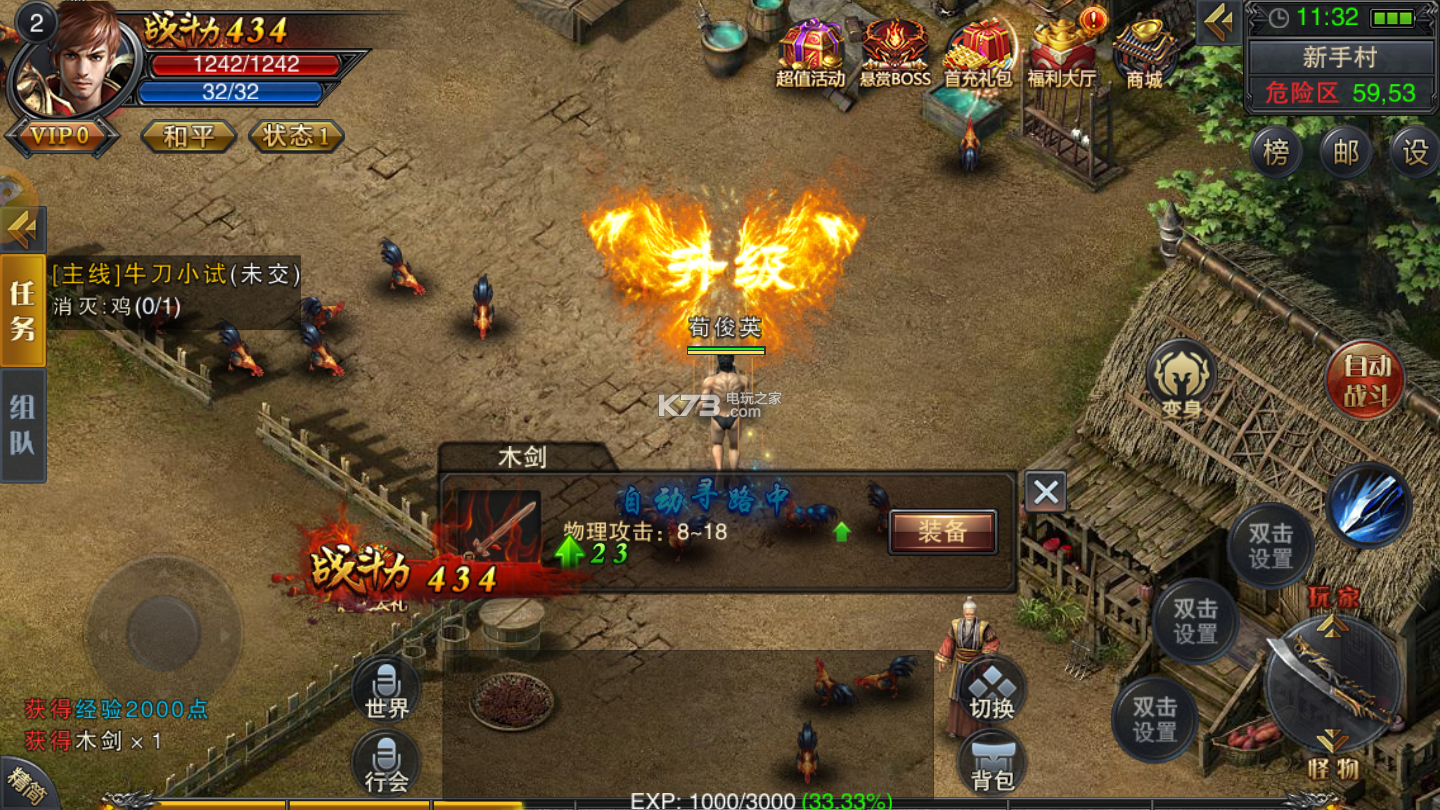1440x810 pixels.
Task: Close the 木剑 item popup
Action: point(1045,492)
